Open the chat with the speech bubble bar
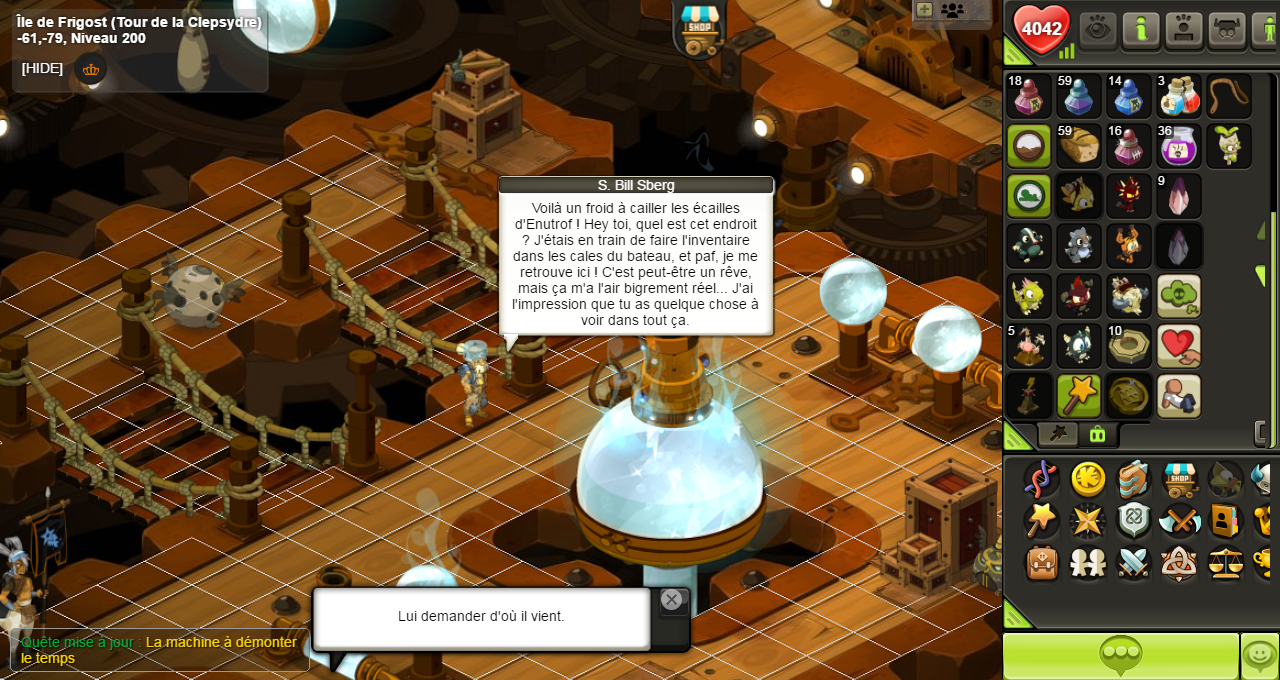This screenshot has width=1280, height=680. click(x=1120, y=656)
